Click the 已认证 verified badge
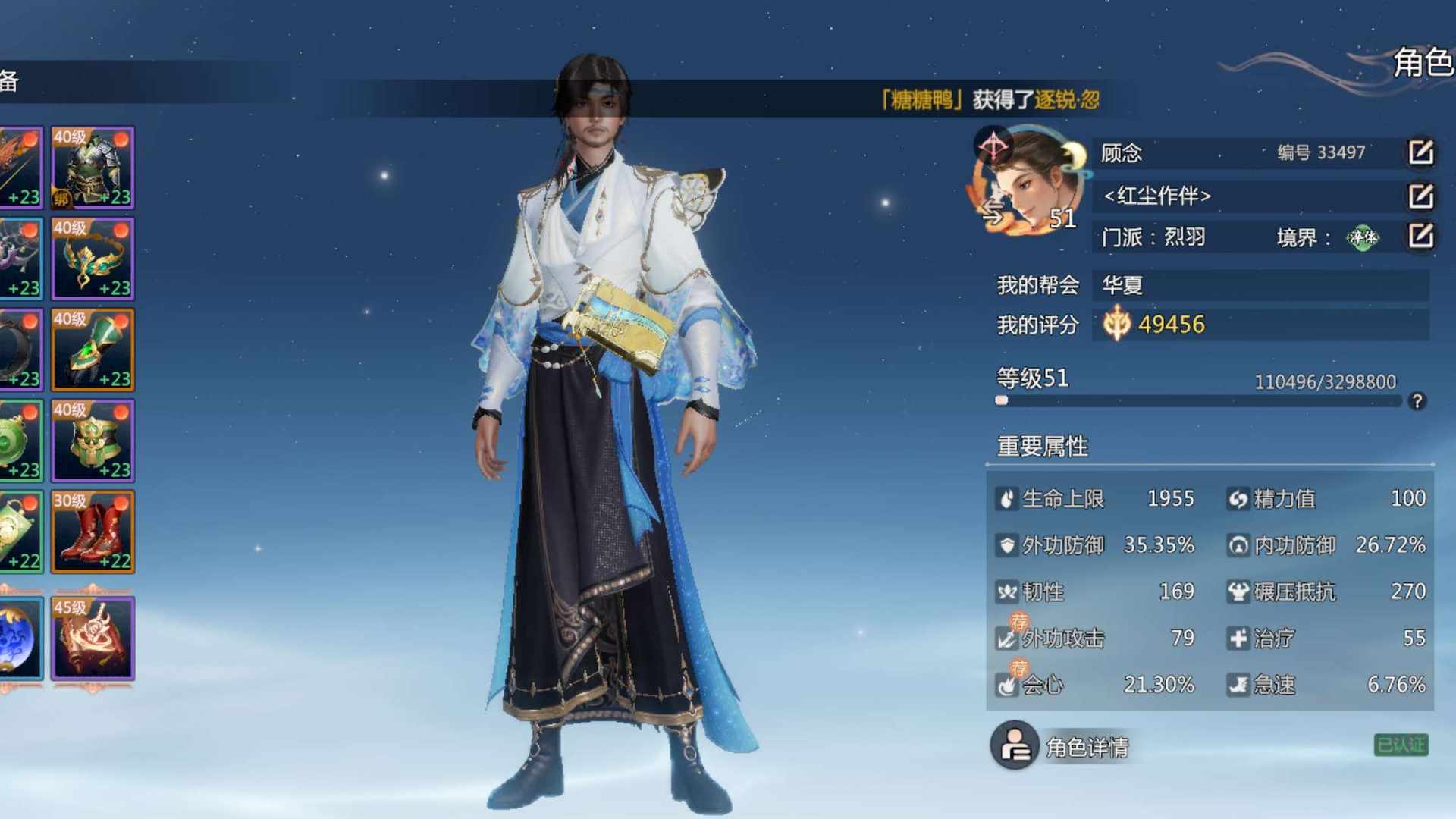 pos(1401,745)
